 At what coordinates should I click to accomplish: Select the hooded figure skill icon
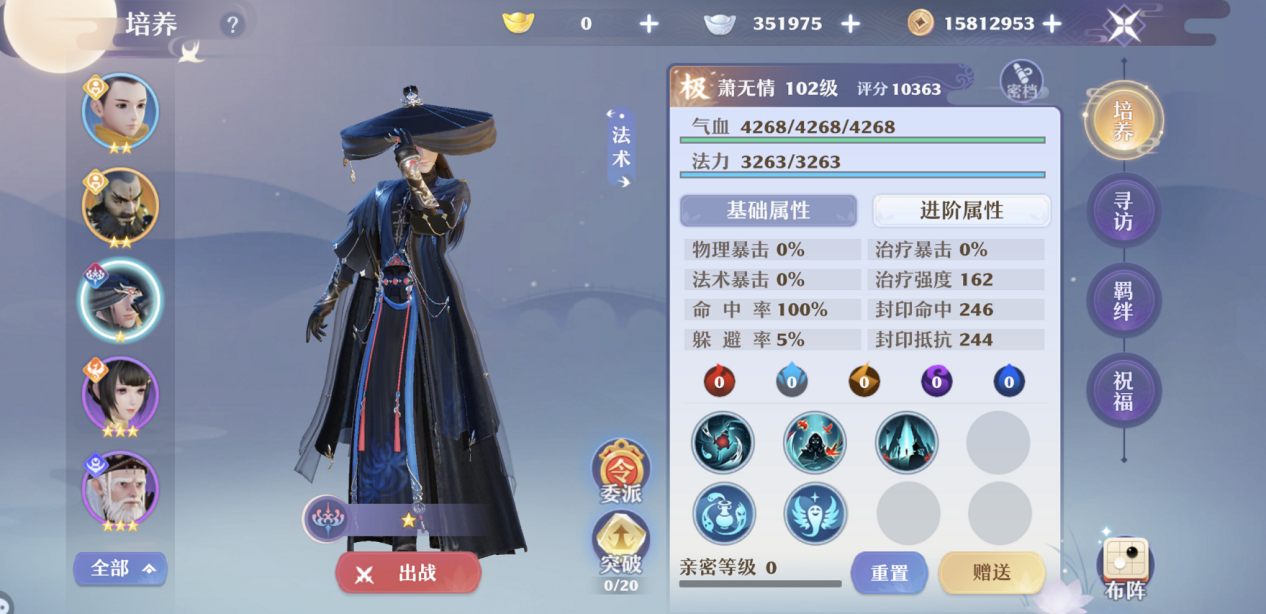pos(815,442)
